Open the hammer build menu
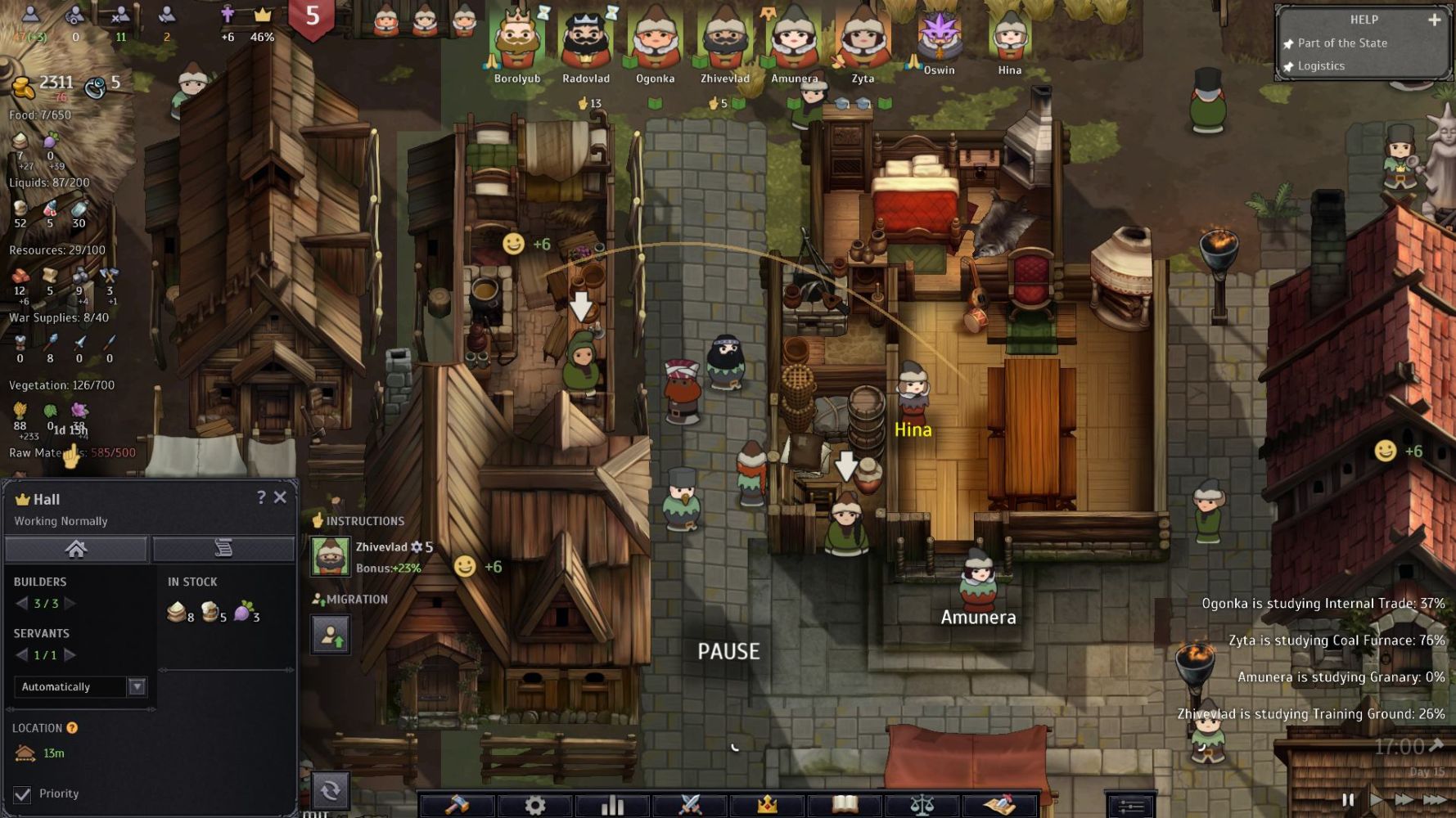1456x818 pixels. click(x=457, y=805)
